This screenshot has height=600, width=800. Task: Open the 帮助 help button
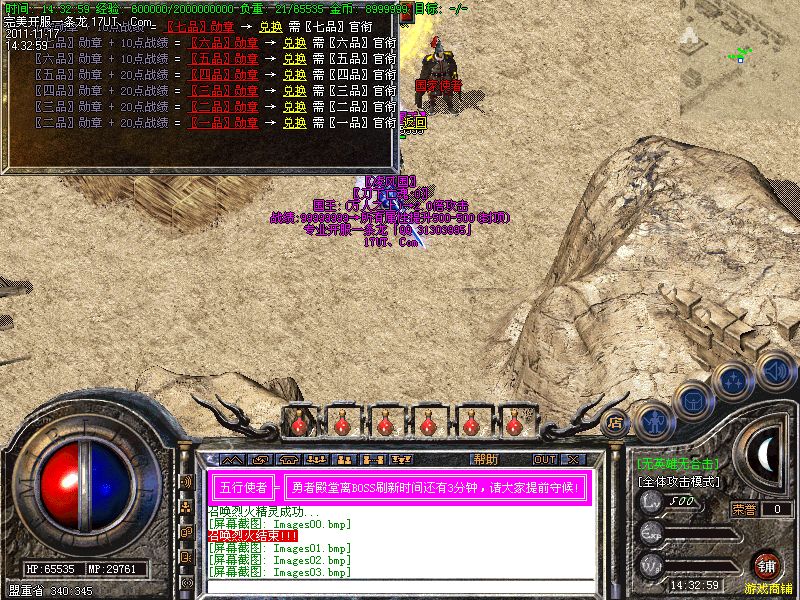(x=486, y=460)
